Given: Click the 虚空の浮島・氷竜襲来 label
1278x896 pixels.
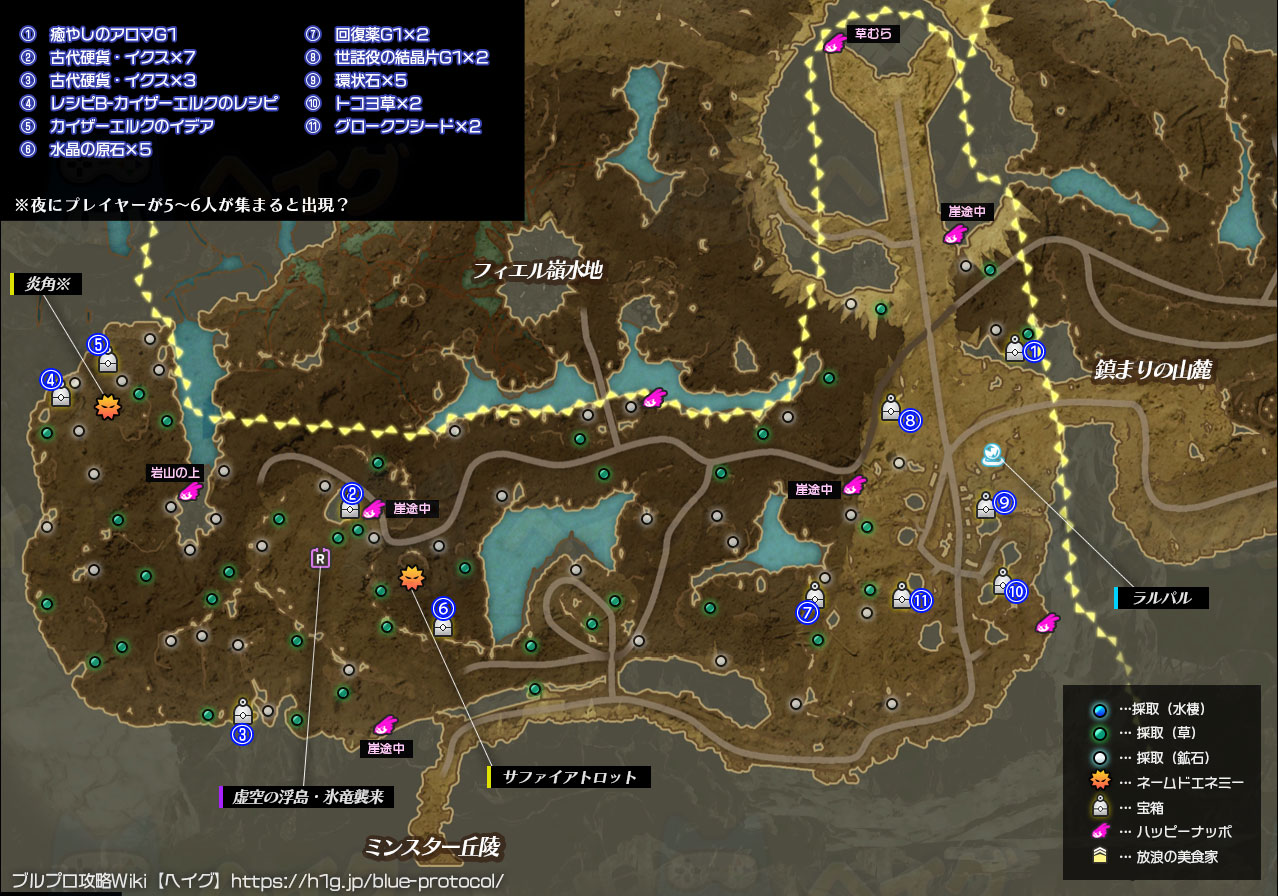Looking at the screenshot, I should [x=309, y=797].
